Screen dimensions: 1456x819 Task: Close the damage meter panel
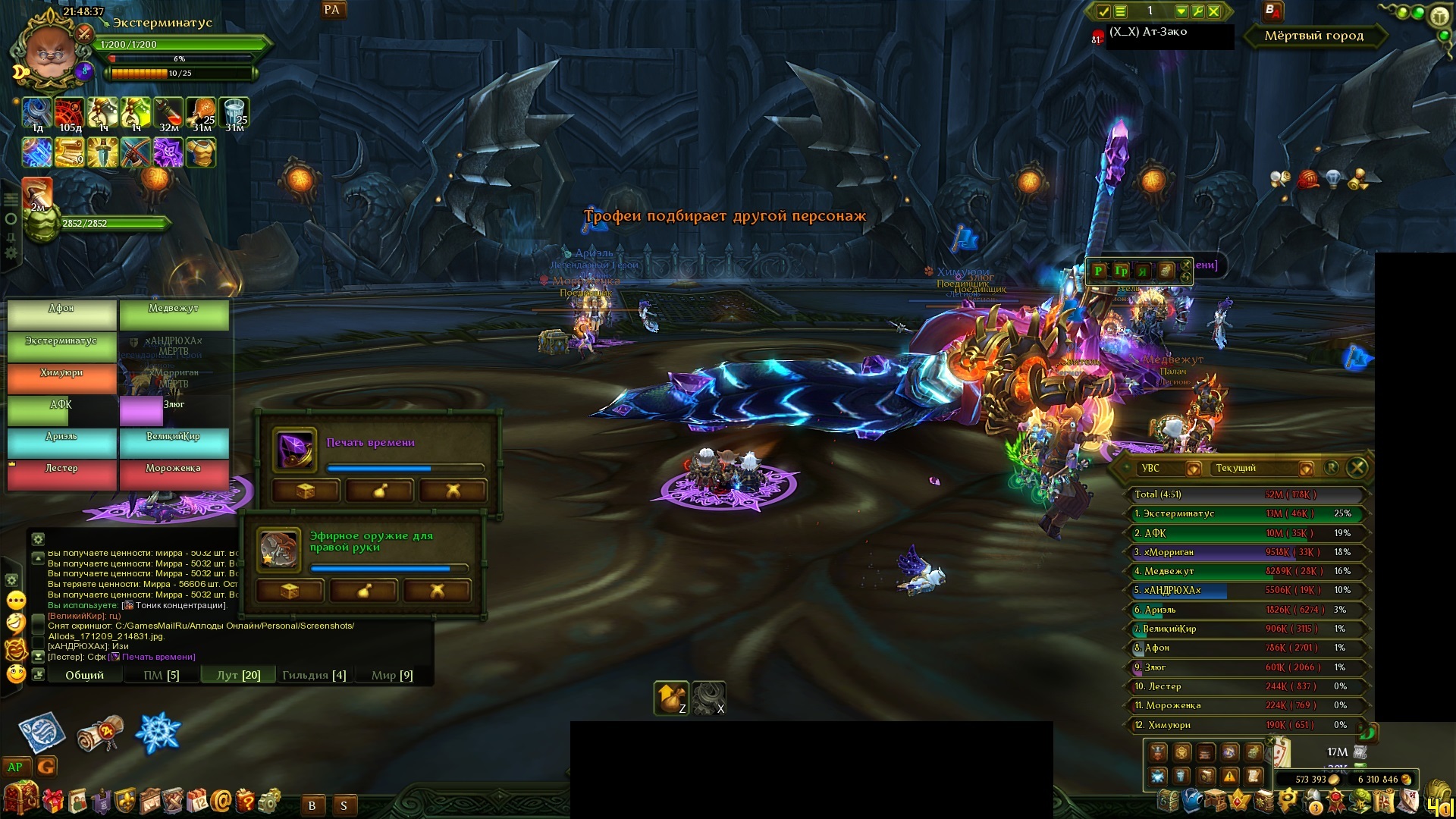point(1357,468)
